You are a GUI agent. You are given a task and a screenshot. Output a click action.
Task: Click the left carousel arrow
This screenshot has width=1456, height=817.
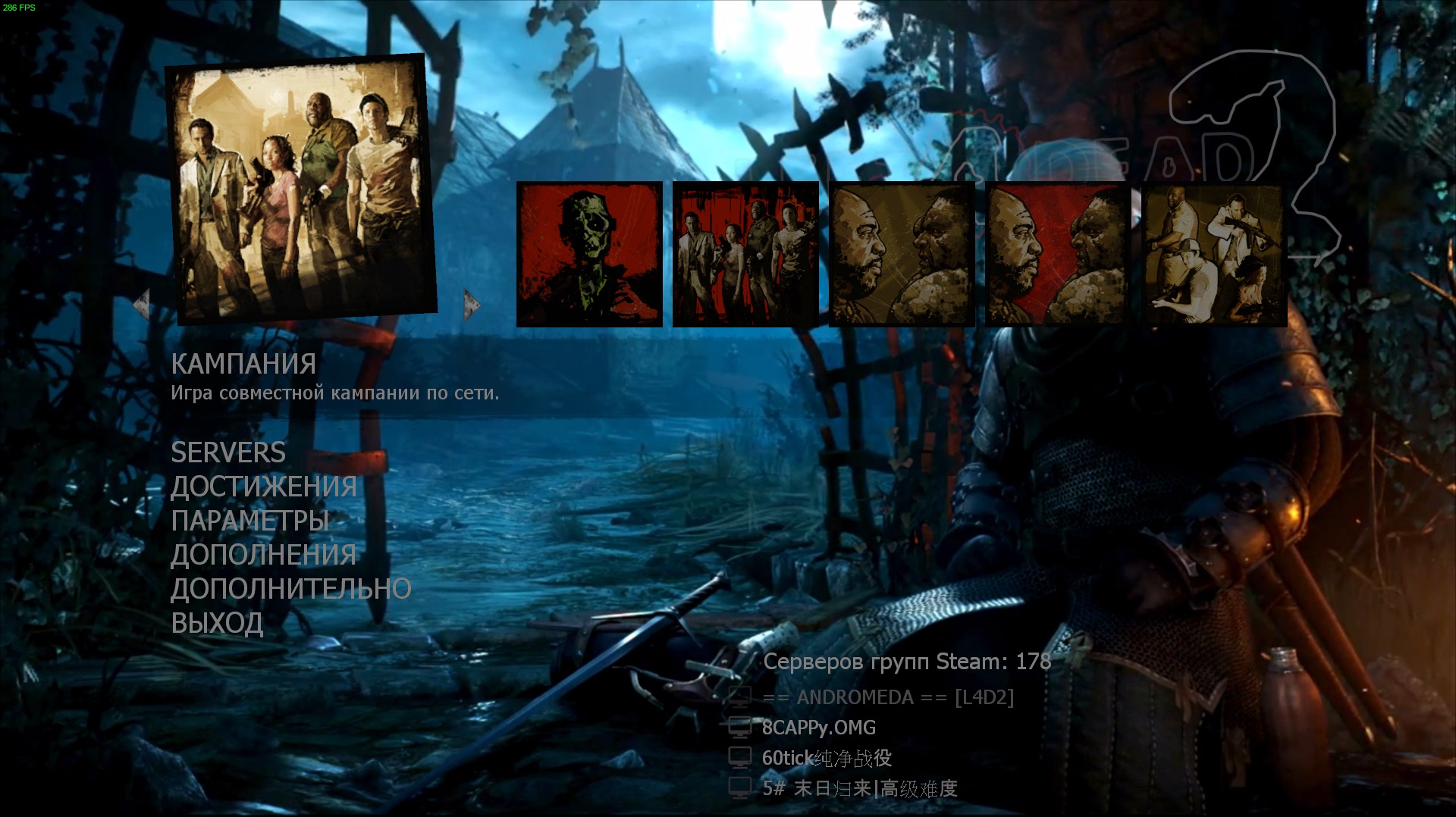click(x=141, y=305)
